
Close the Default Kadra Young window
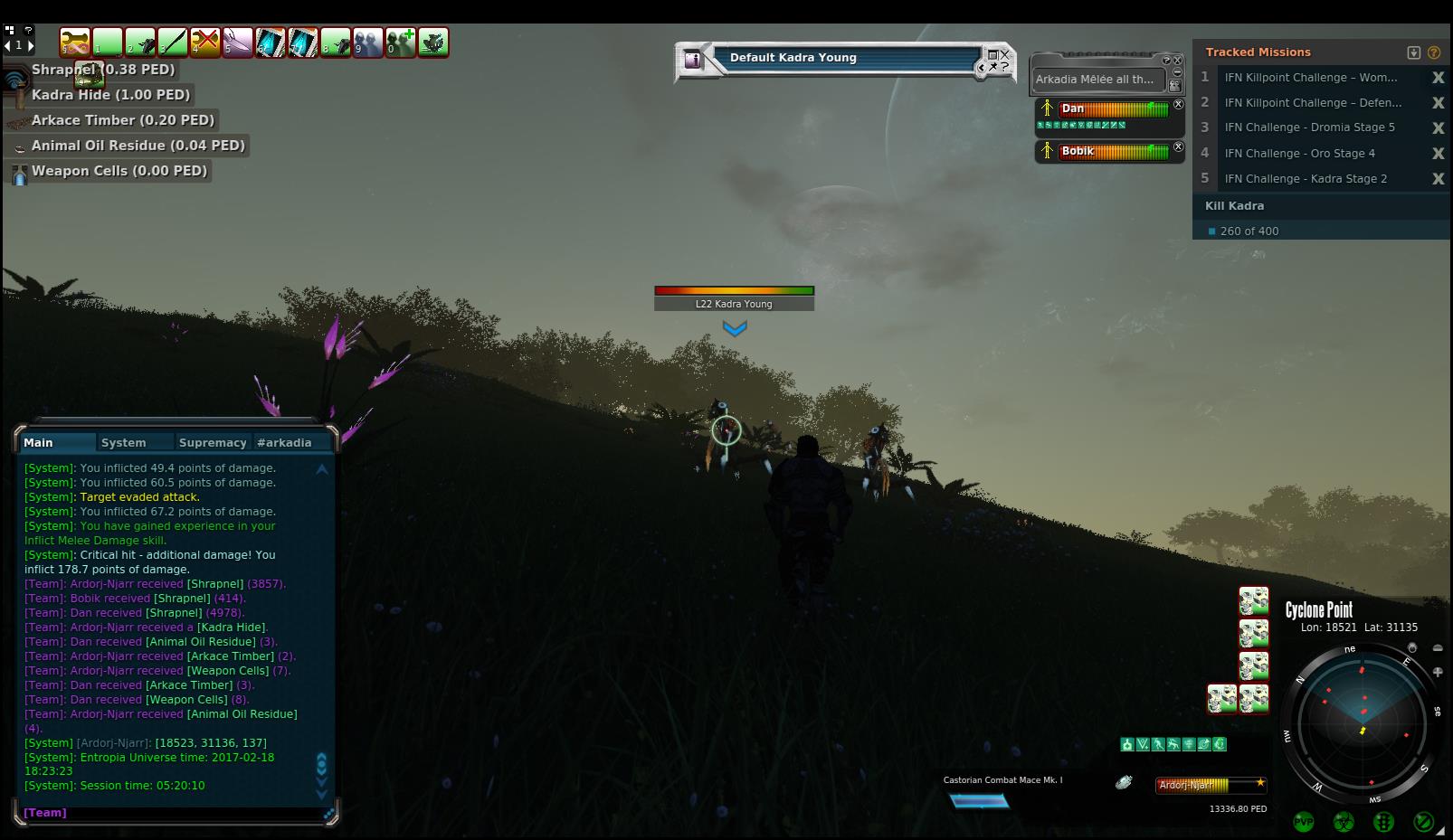[1005, 54]
